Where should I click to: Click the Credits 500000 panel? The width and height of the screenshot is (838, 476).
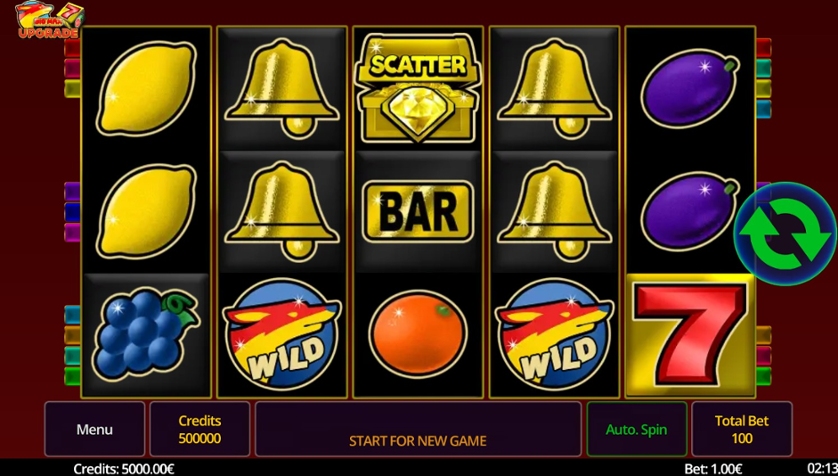pyautogui.click(x=200, y=429)
